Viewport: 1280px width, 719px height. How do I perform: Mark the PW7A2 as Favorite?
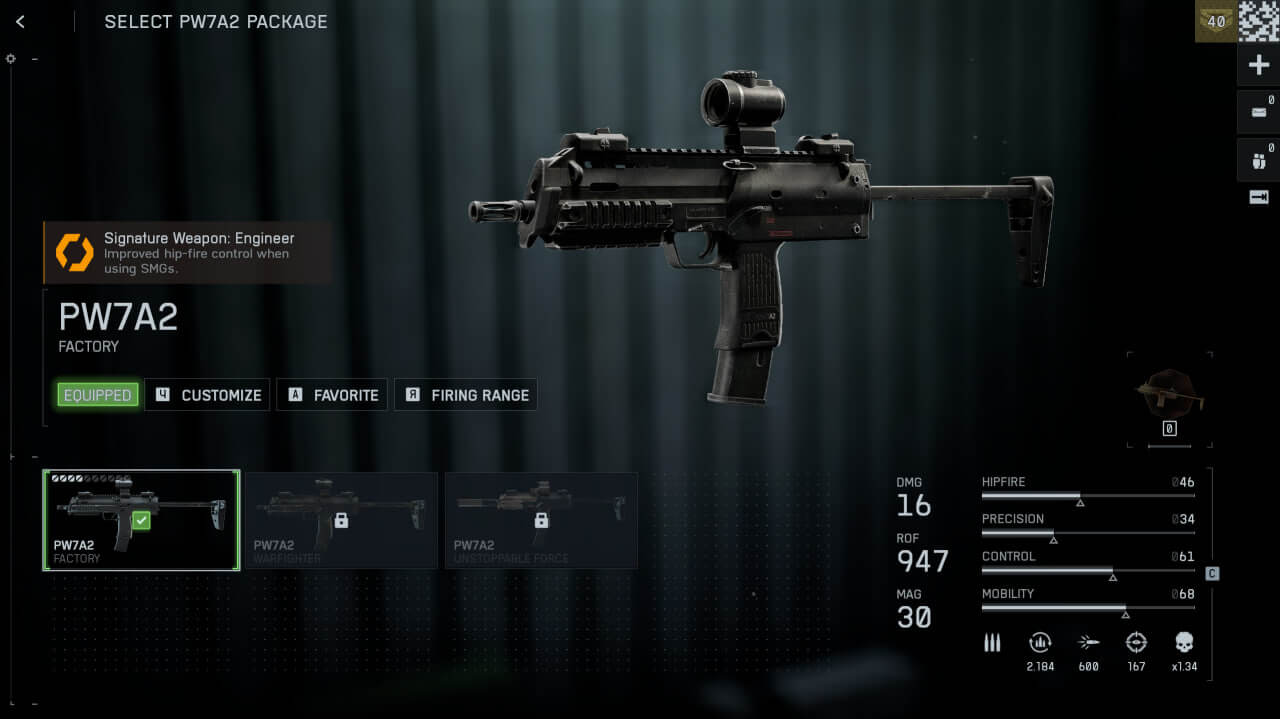click(x=334, y=395)
